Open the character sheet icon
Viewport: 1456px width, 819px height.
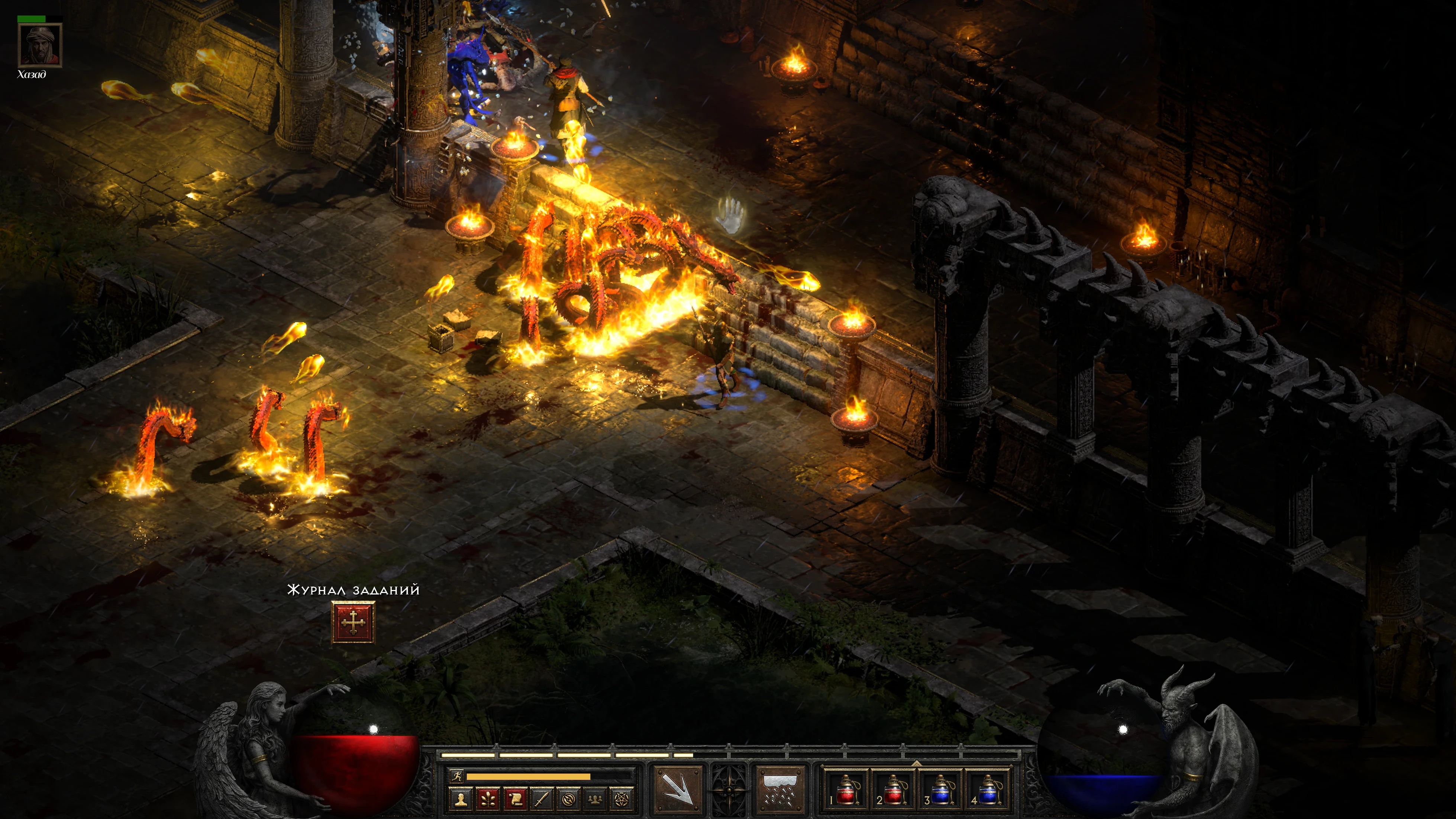pos(461,799)
